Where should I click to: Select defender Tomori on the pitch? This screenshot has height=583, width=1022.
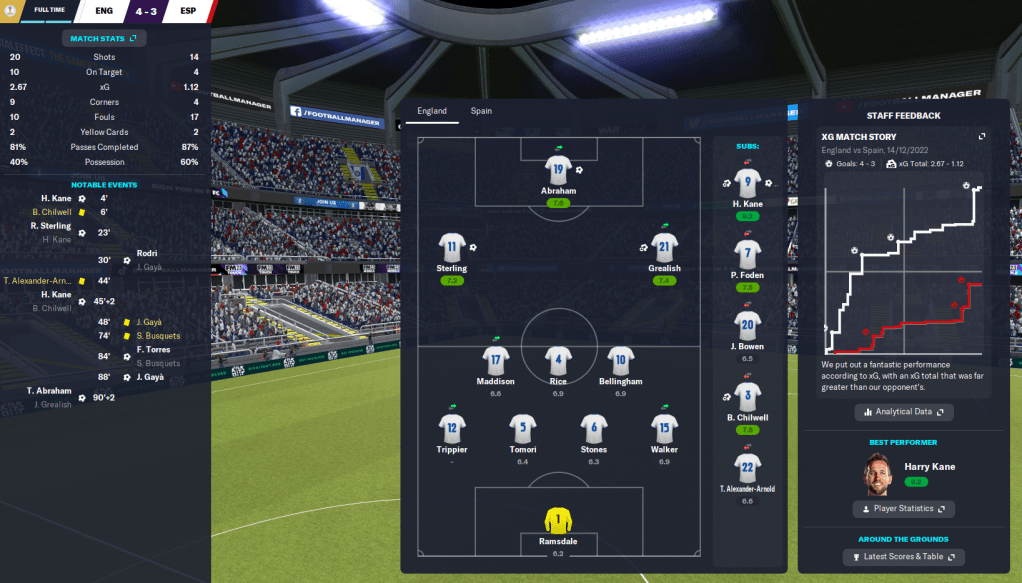pyautogui.click(x=523, y=429)
